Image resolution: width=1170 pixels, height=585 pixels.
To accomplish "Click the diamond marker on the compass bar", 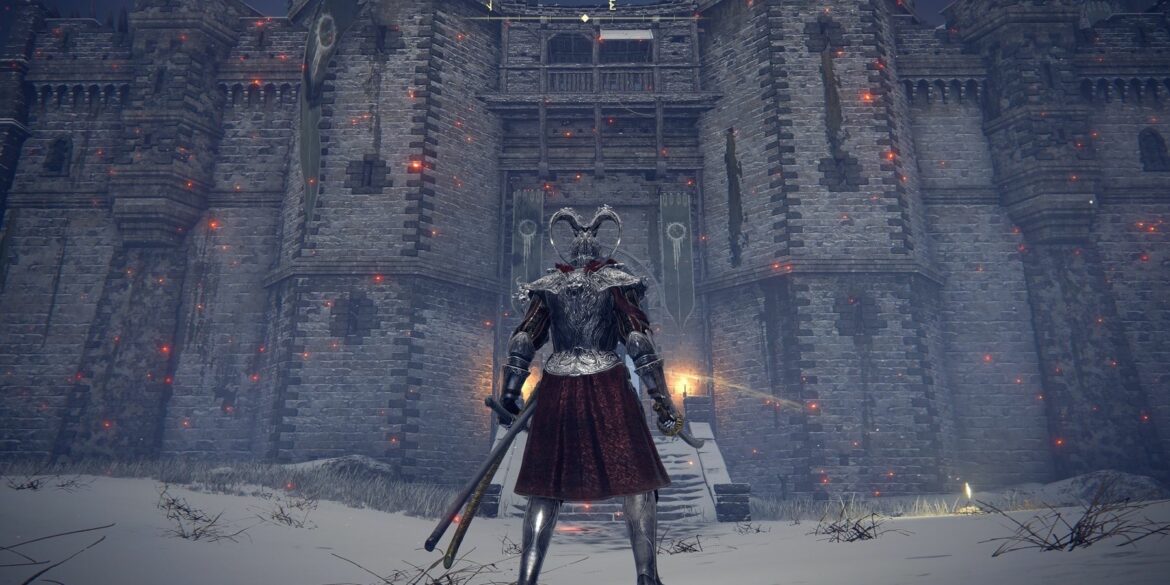I will 585,18.
